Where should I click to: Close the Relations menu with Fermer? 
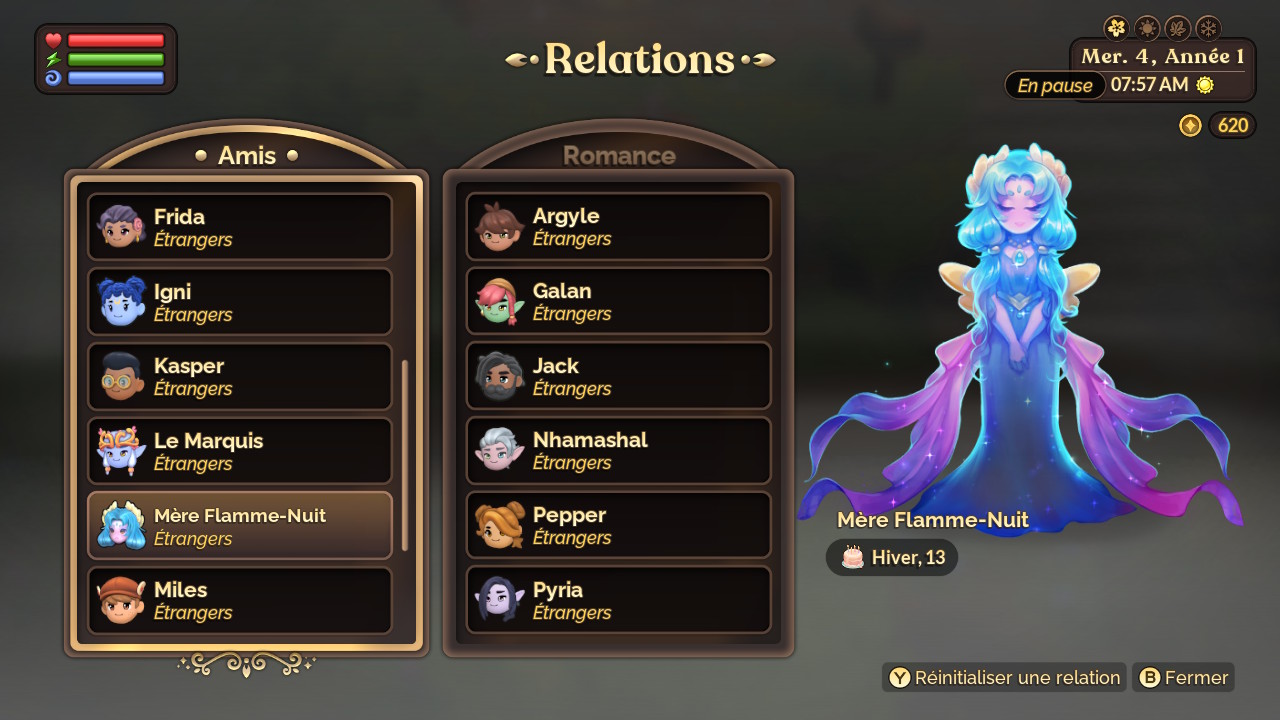1184,678
